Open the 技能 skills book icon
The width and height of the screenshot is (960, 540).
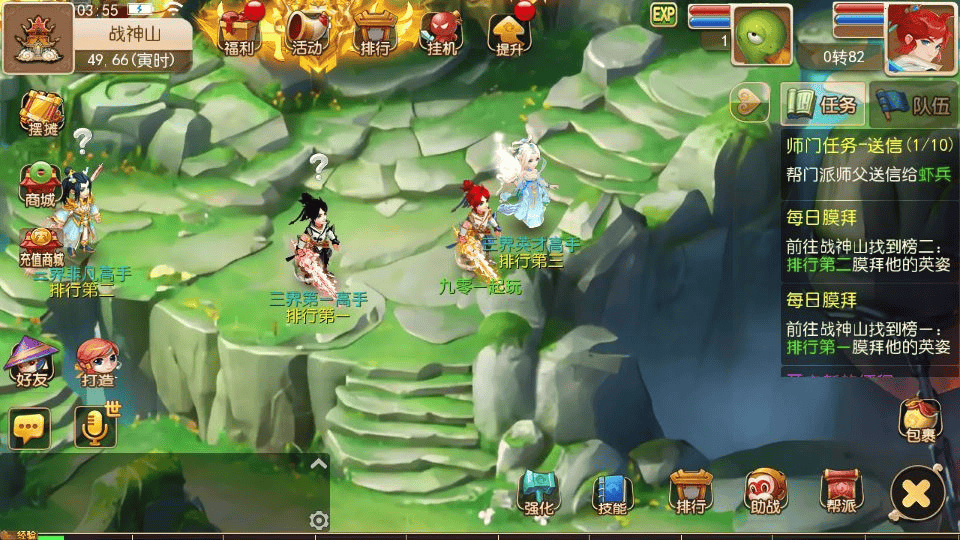[612, 492]
